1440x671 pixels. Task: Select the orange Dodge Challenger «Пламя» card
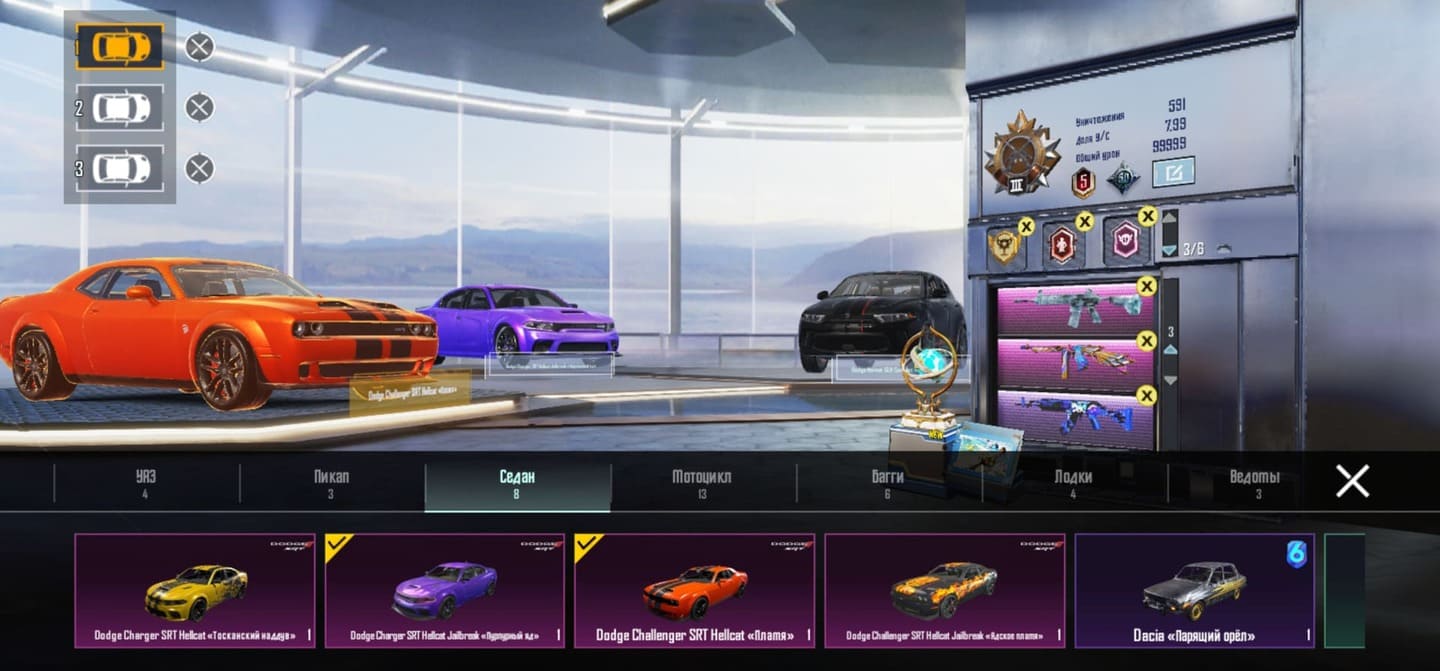tap(695, 590)
